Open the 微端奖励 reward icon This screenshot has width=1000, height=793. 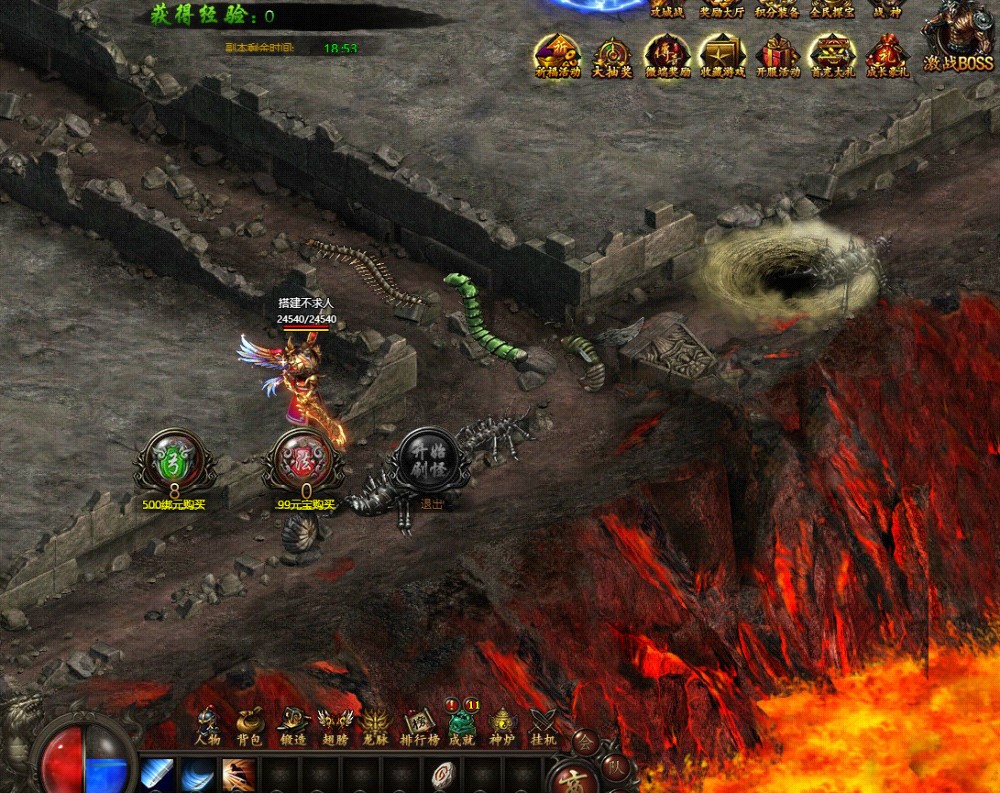[667, 54]
